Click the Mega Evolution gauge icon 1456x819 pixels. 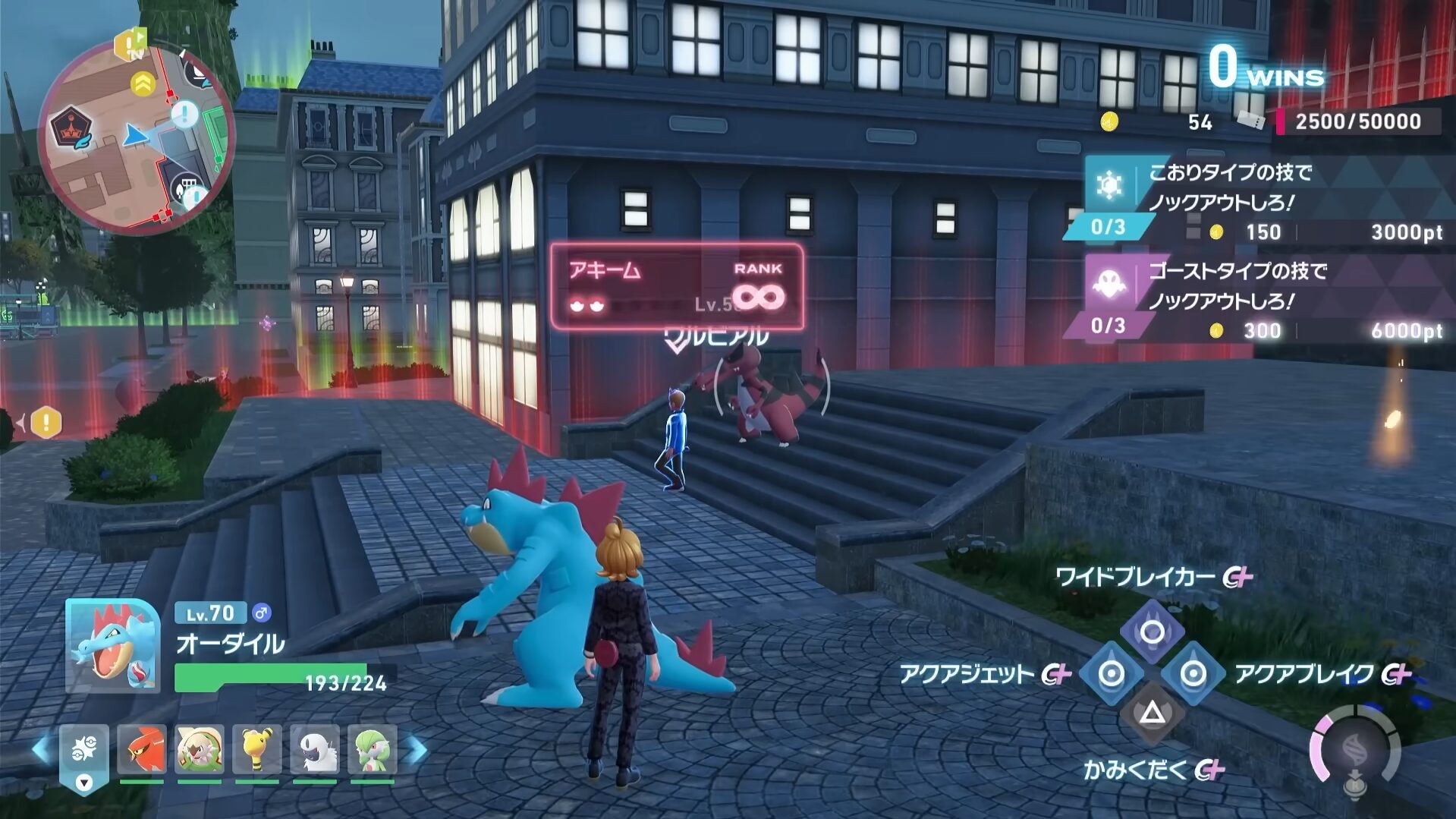(1355, 753)
